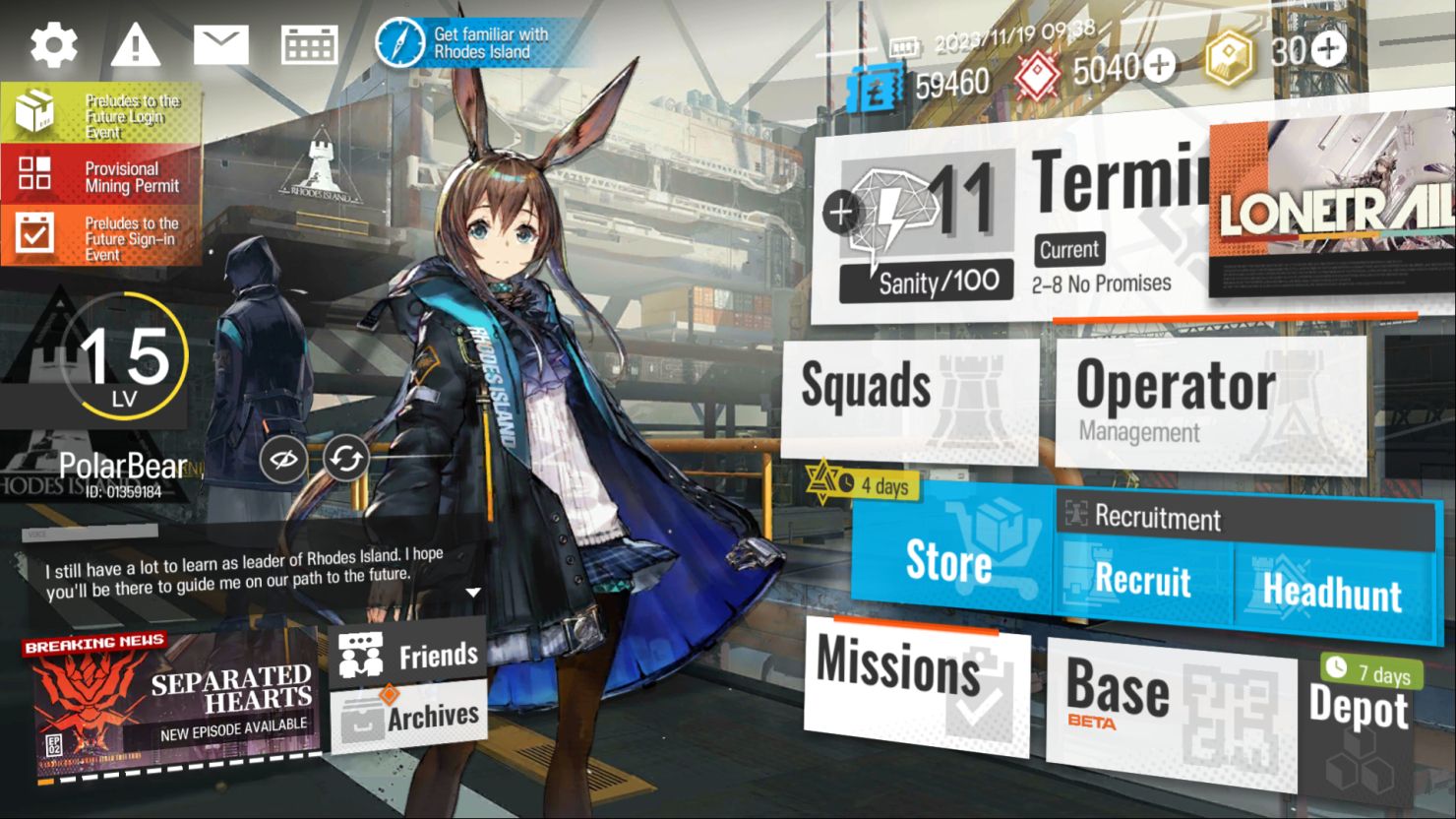Collapse Amiya's voice line with the chevron
Screen dimensions: 1456x819
click(472, 594)
